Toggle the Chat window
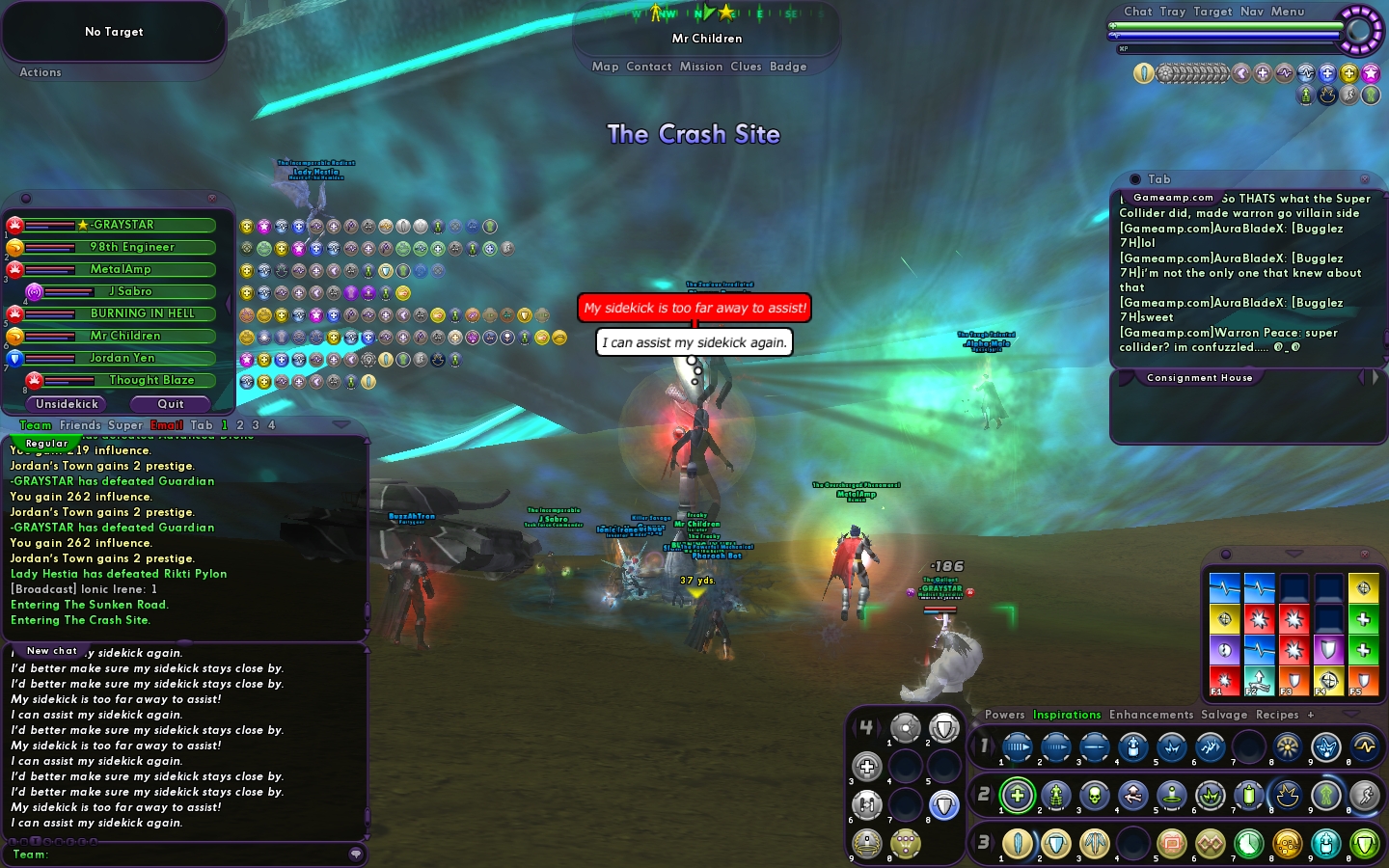Screen dimensions: 1389x868 point(1137,12)
